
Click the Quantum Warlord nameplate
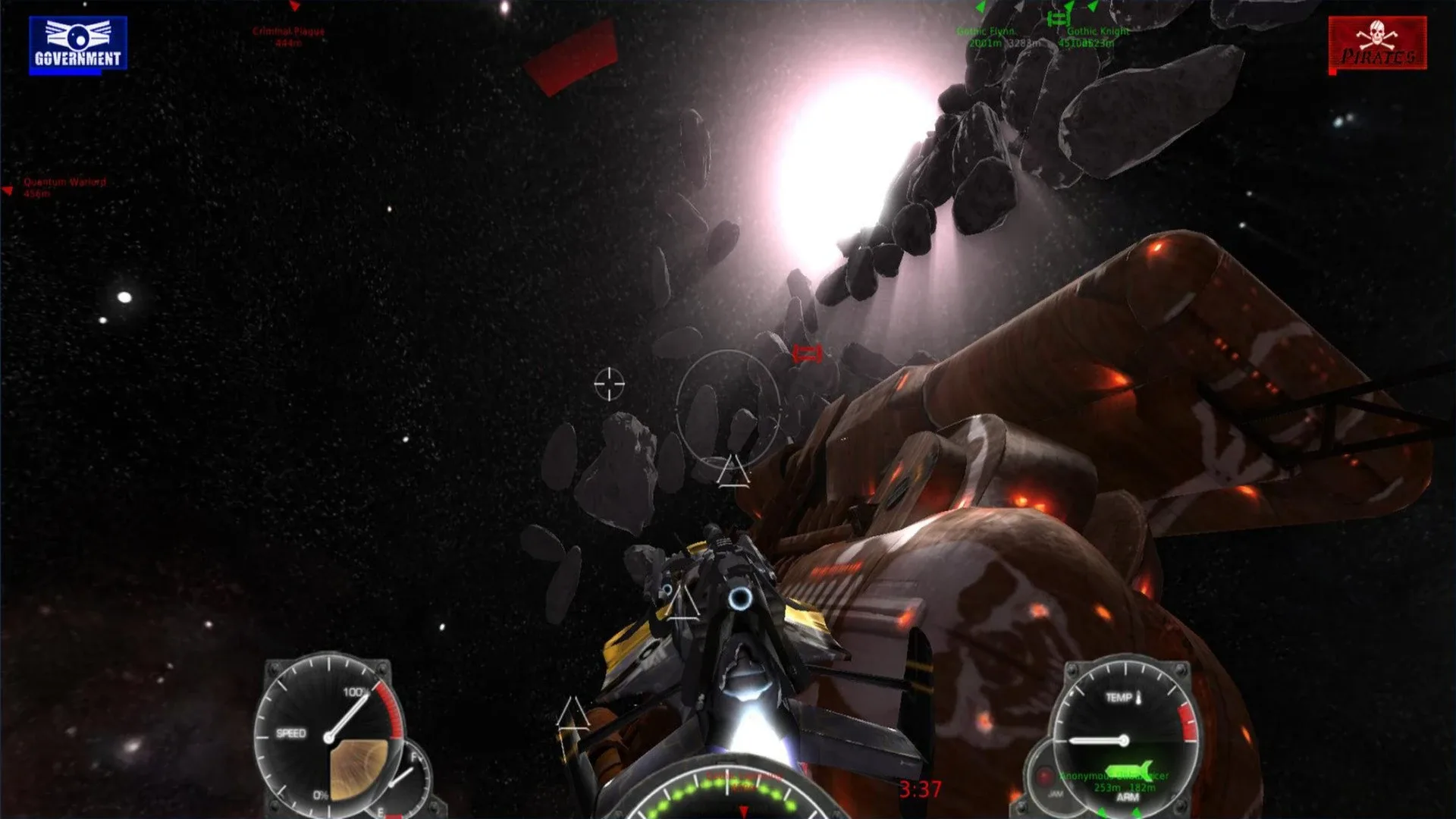[x=64, y=183]
